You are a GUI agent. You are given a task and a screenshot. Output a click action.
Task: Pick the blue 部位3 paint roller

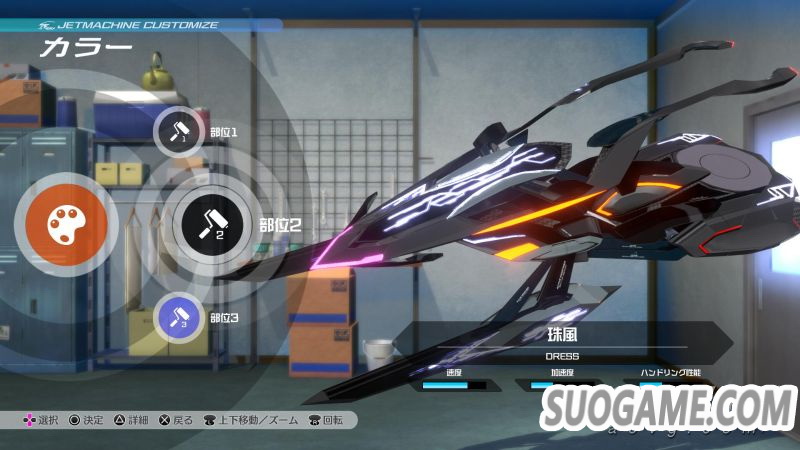(x=180, y=317)
